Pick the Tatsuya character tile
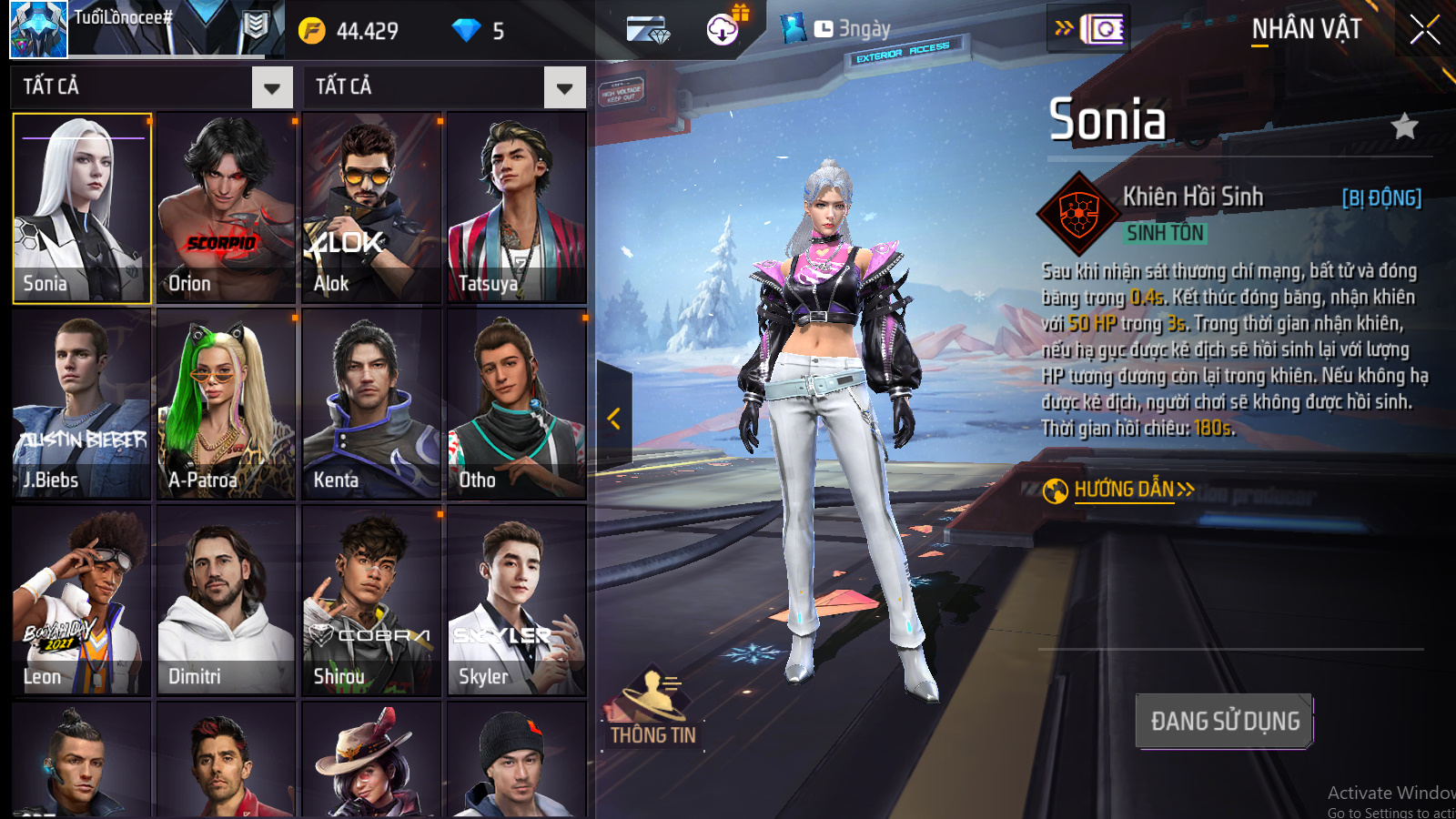 [516, 208]
